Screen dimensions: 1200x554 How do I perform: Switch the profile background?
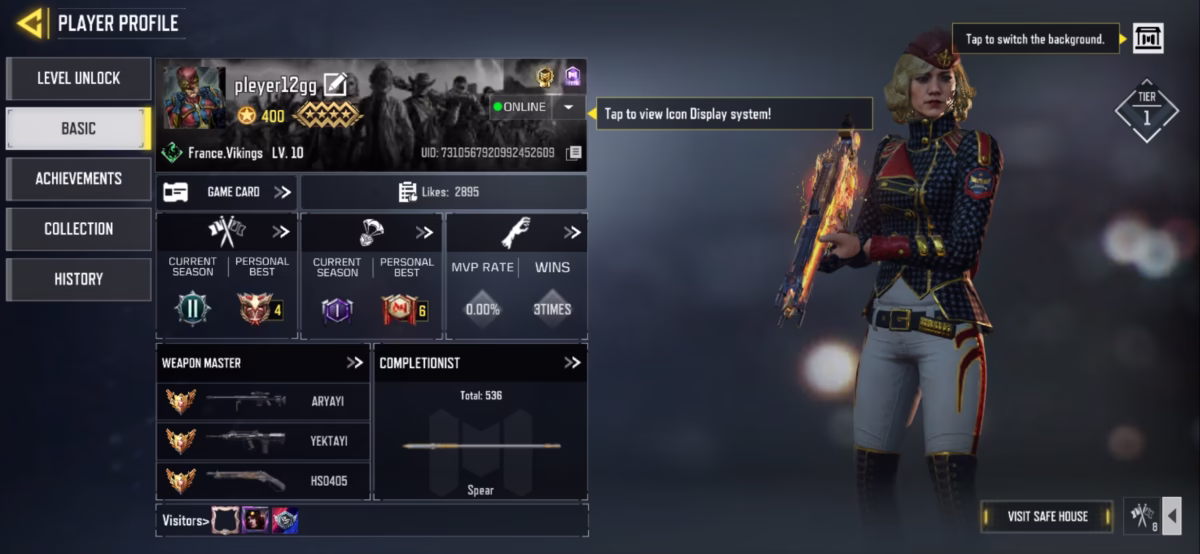1147,39
